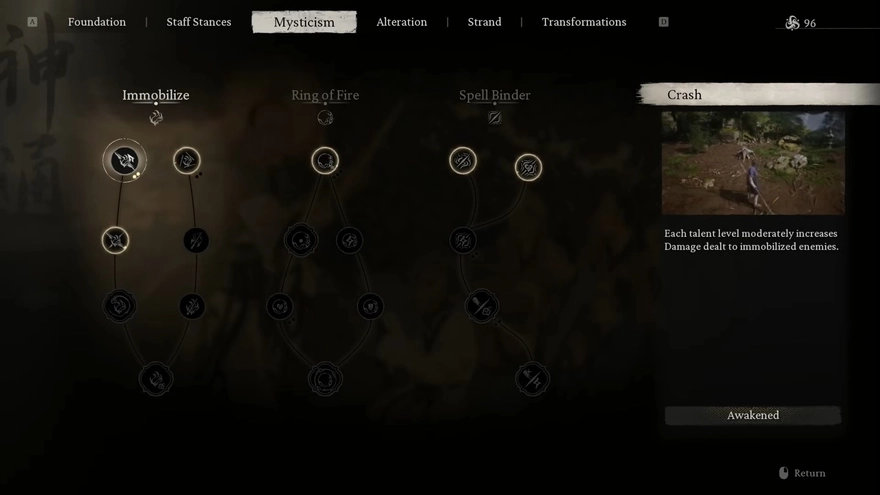The width and height of the screenshot is (880, 495).
Task: Switch to the Alteration tab
Action: click(x=401, y=22)
